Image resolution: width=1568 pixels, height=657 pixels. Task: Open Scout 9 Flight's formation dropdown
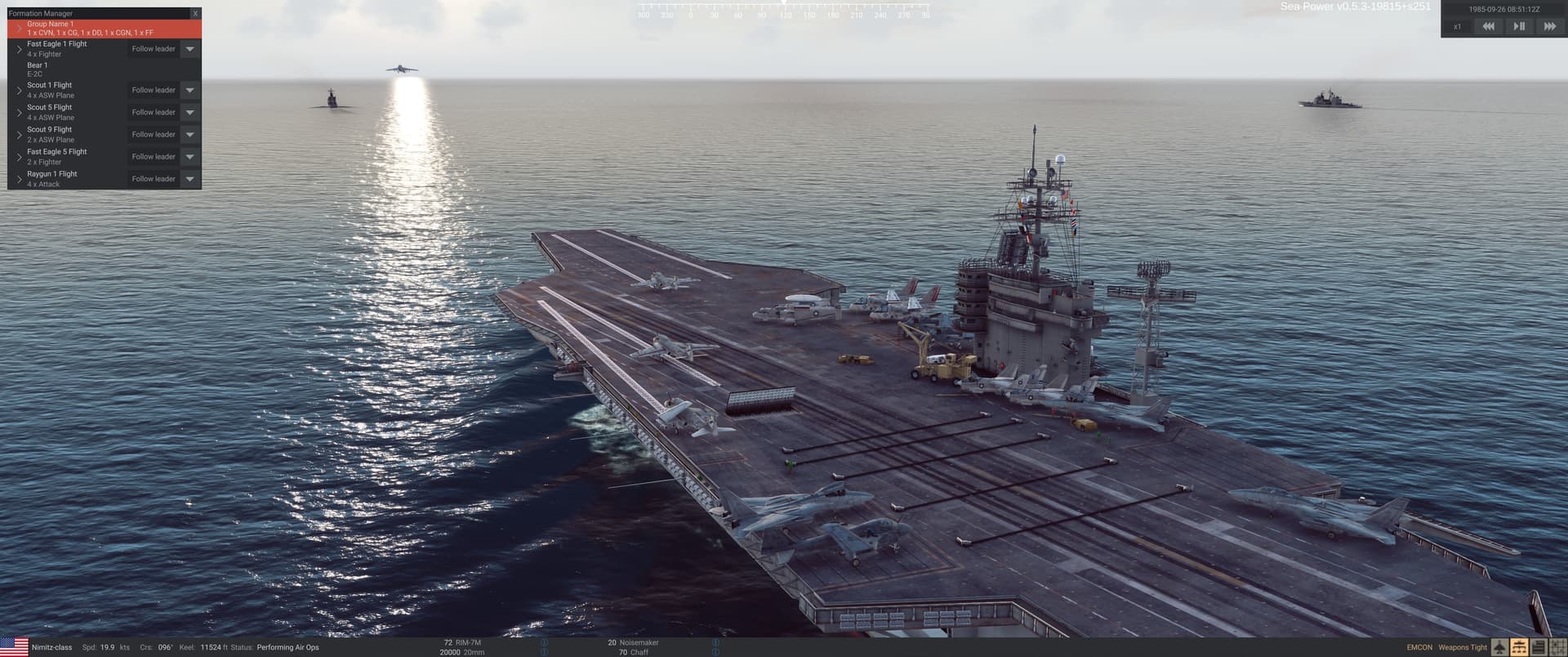pyautogui.click(x=189, y=134)
